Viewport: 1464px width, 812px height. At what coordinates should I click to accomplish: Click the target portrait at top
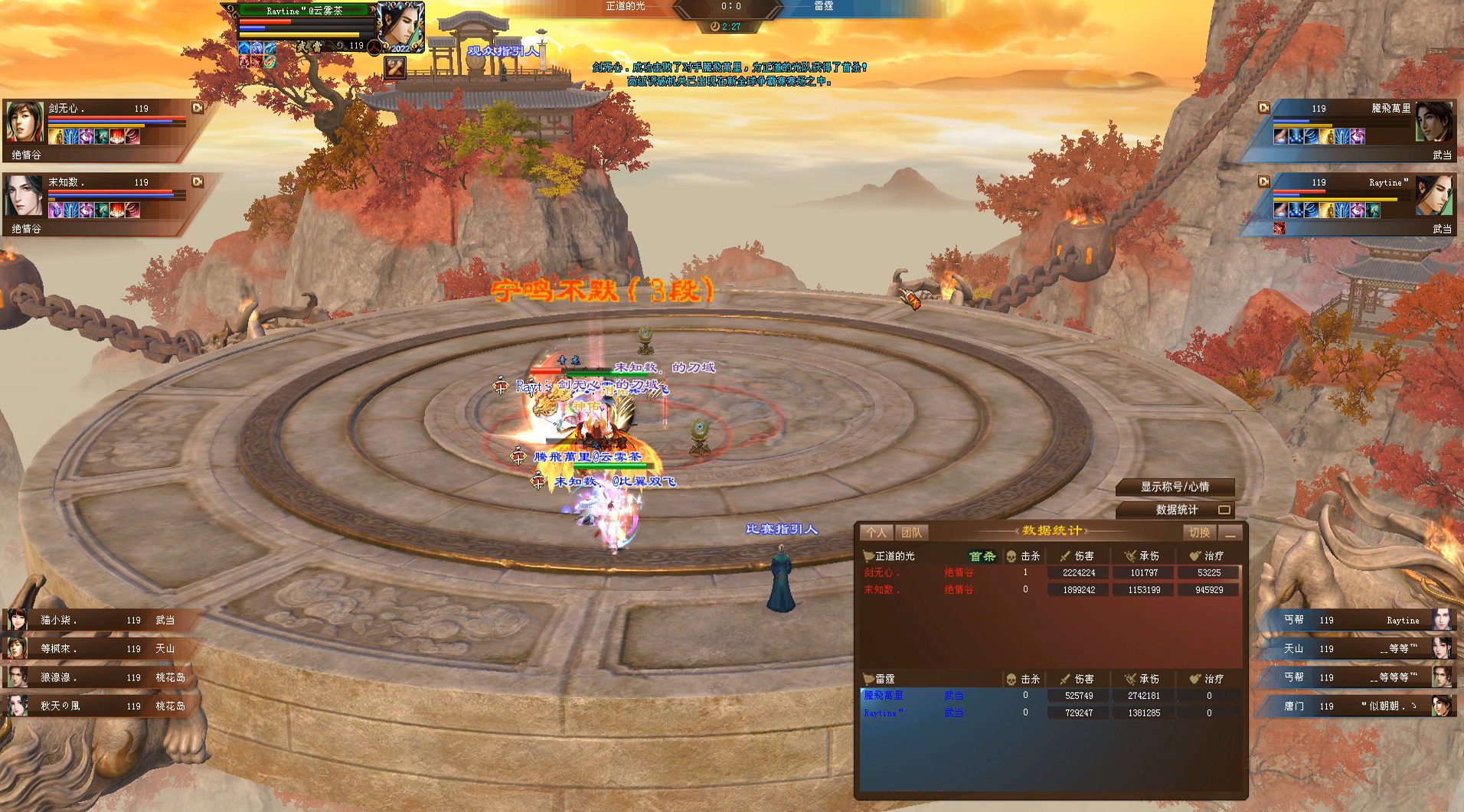[400, 25]
